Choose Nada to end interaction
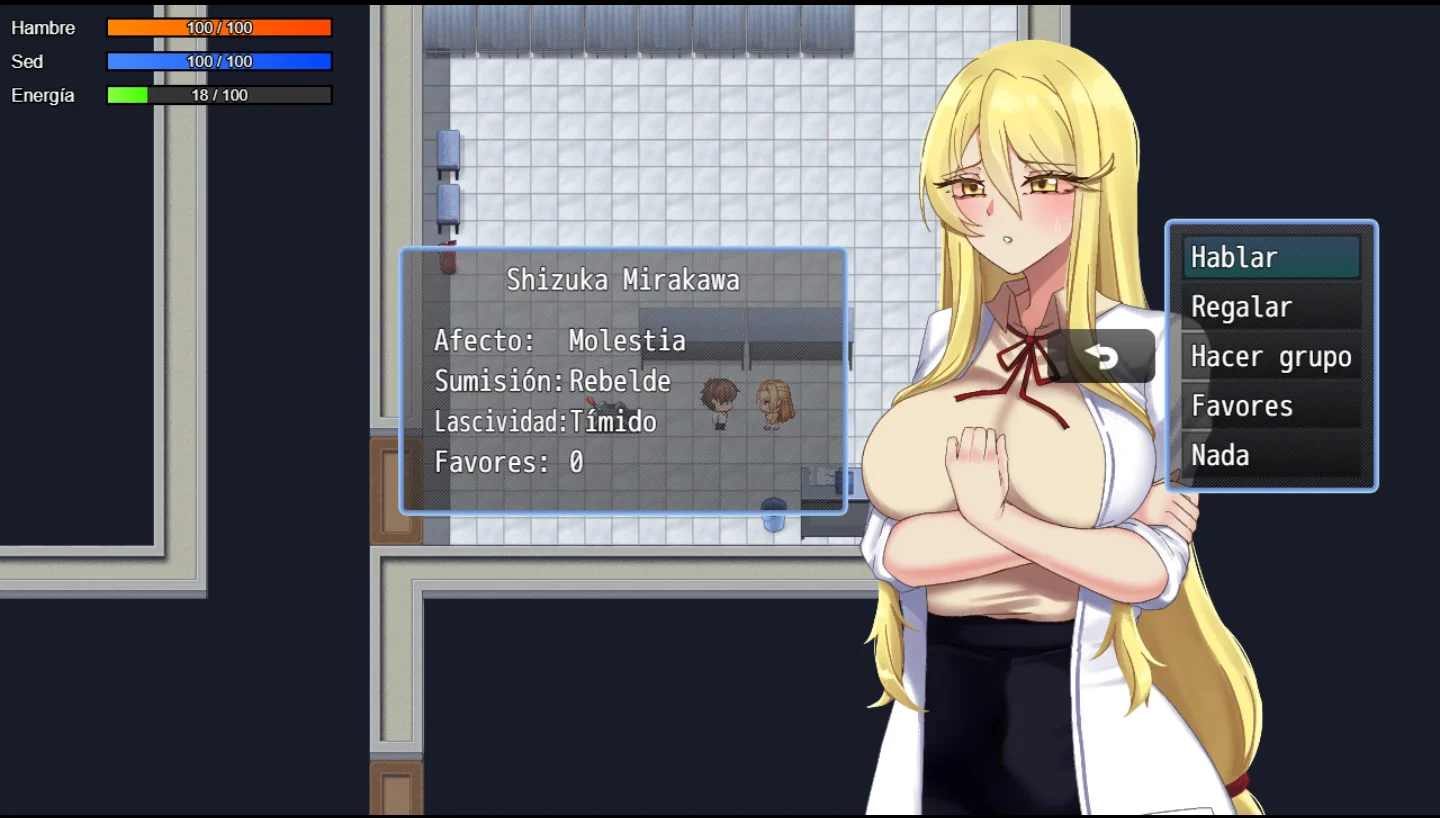The image size is (1440, 818). tap(1271, 456)
